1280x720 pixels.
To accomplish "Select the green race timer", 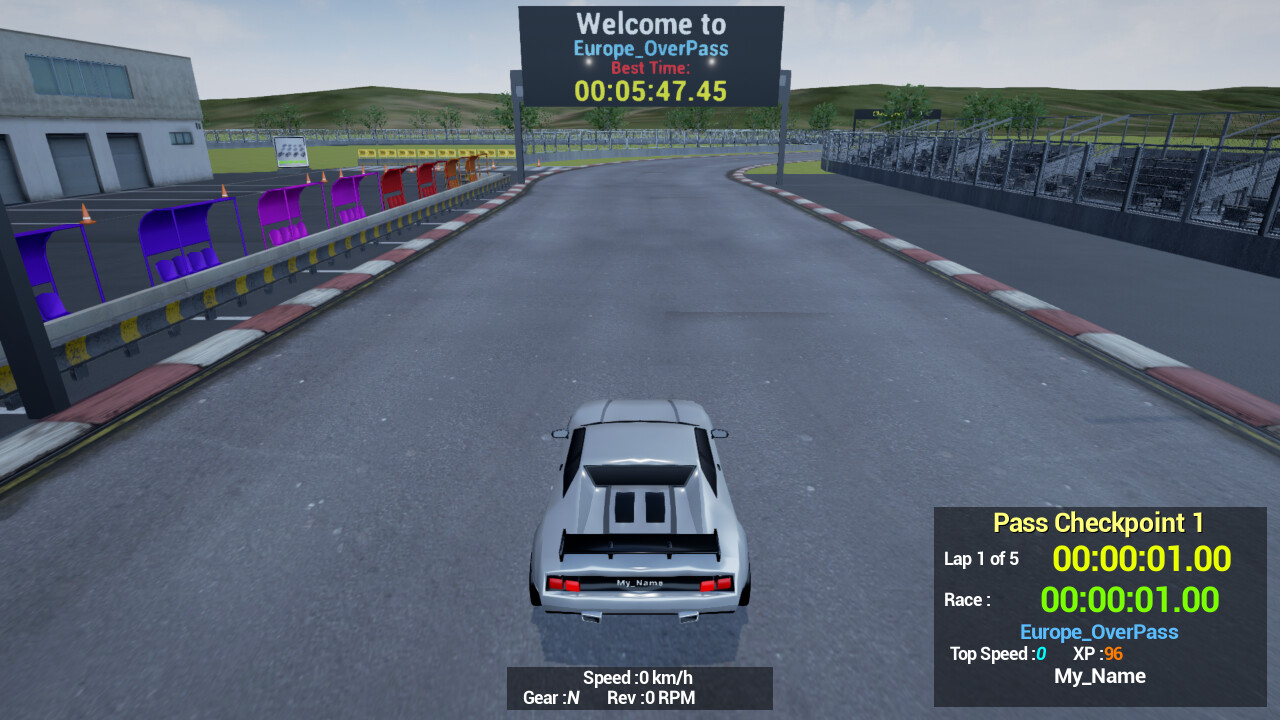I will (x=1131, y=600).
